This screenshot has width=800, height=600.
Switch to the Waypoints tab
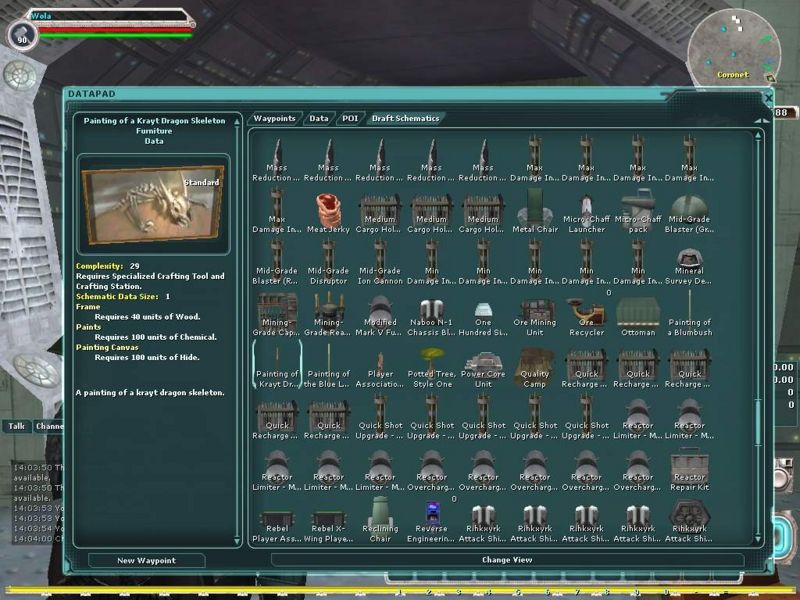pos(274,118)
